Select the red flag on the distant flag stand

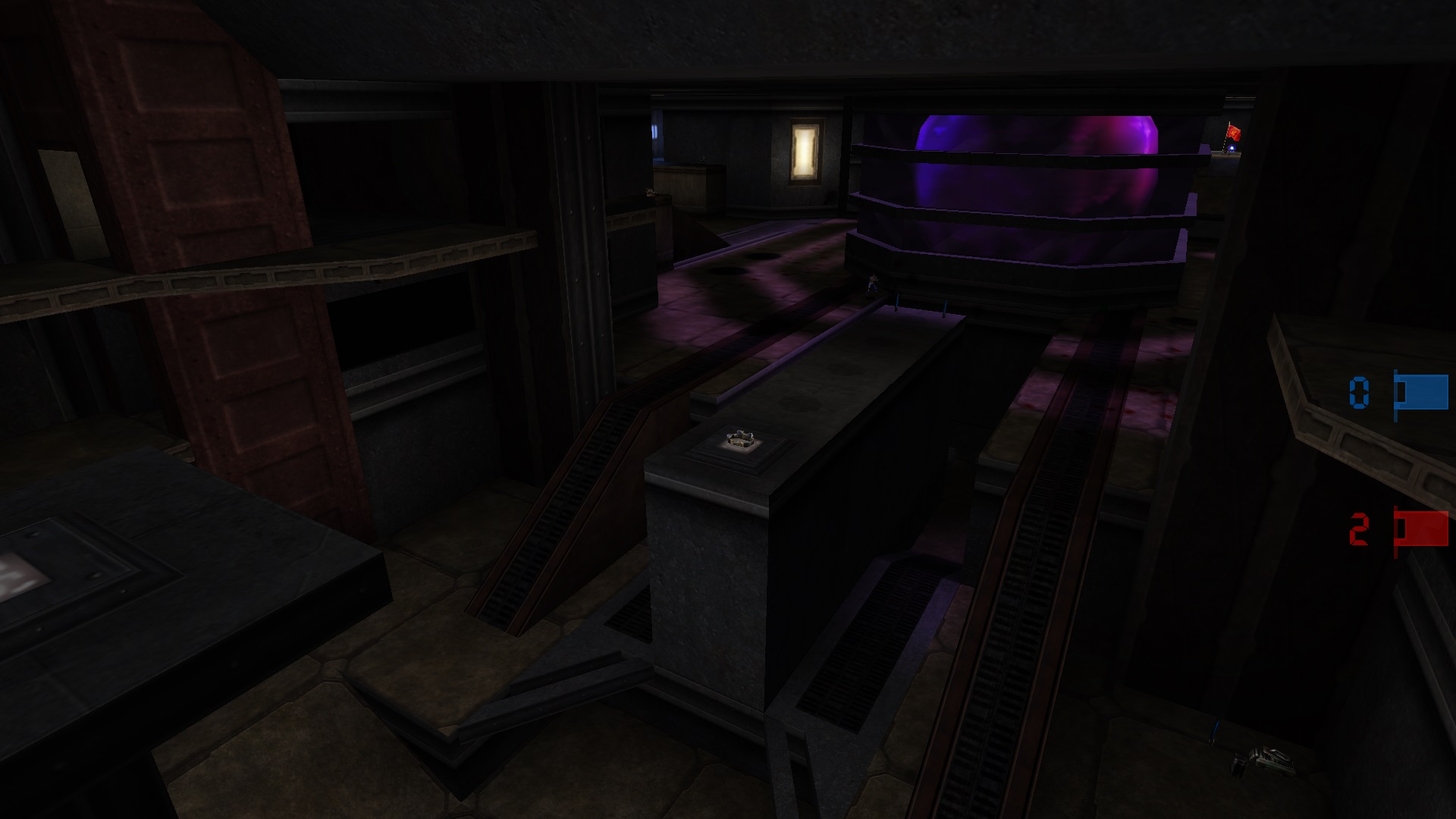pyautogui.click(x=1234, y=133)
